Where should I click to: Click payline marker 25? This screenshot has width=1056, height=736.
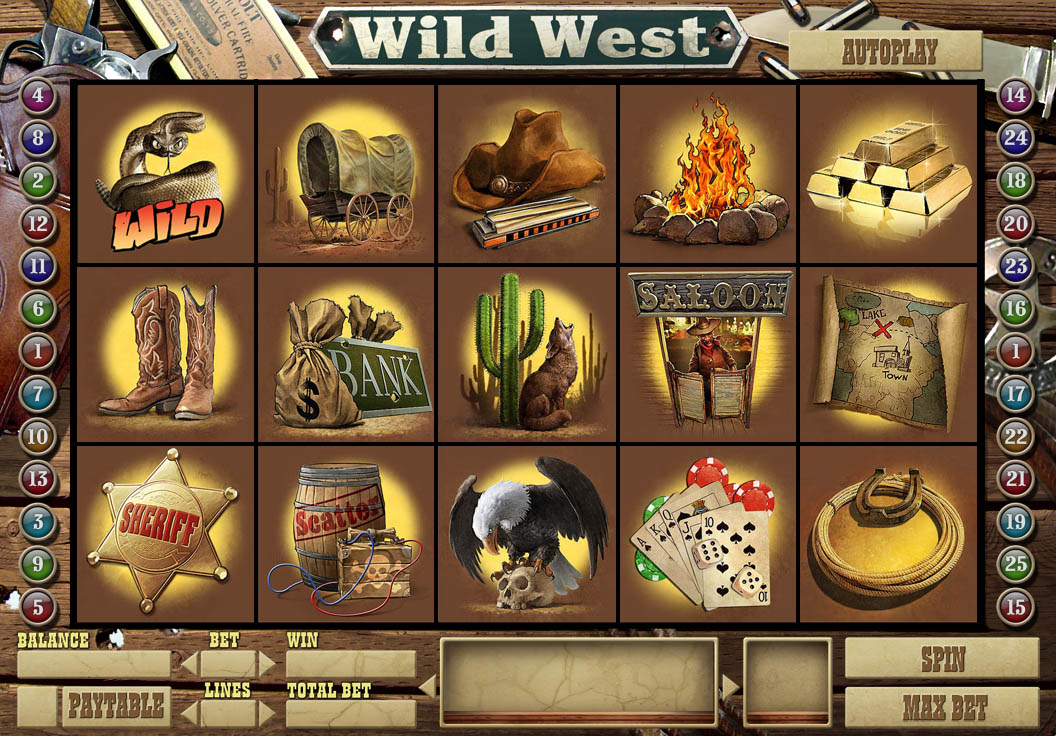[1016, 564]
